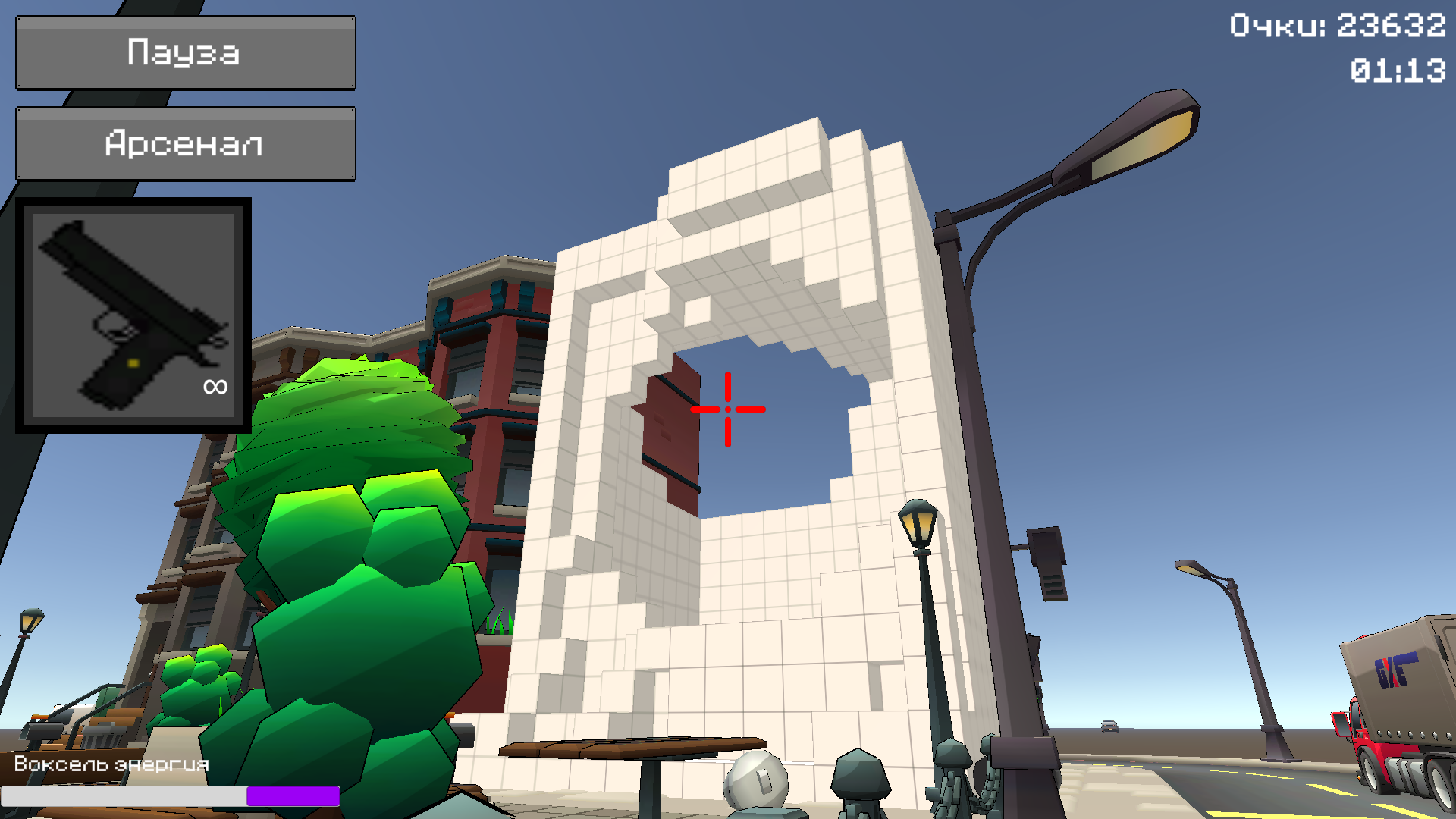
Task: Click the infinity ammo symbol on weapon slot
Action: pos(215,387)
